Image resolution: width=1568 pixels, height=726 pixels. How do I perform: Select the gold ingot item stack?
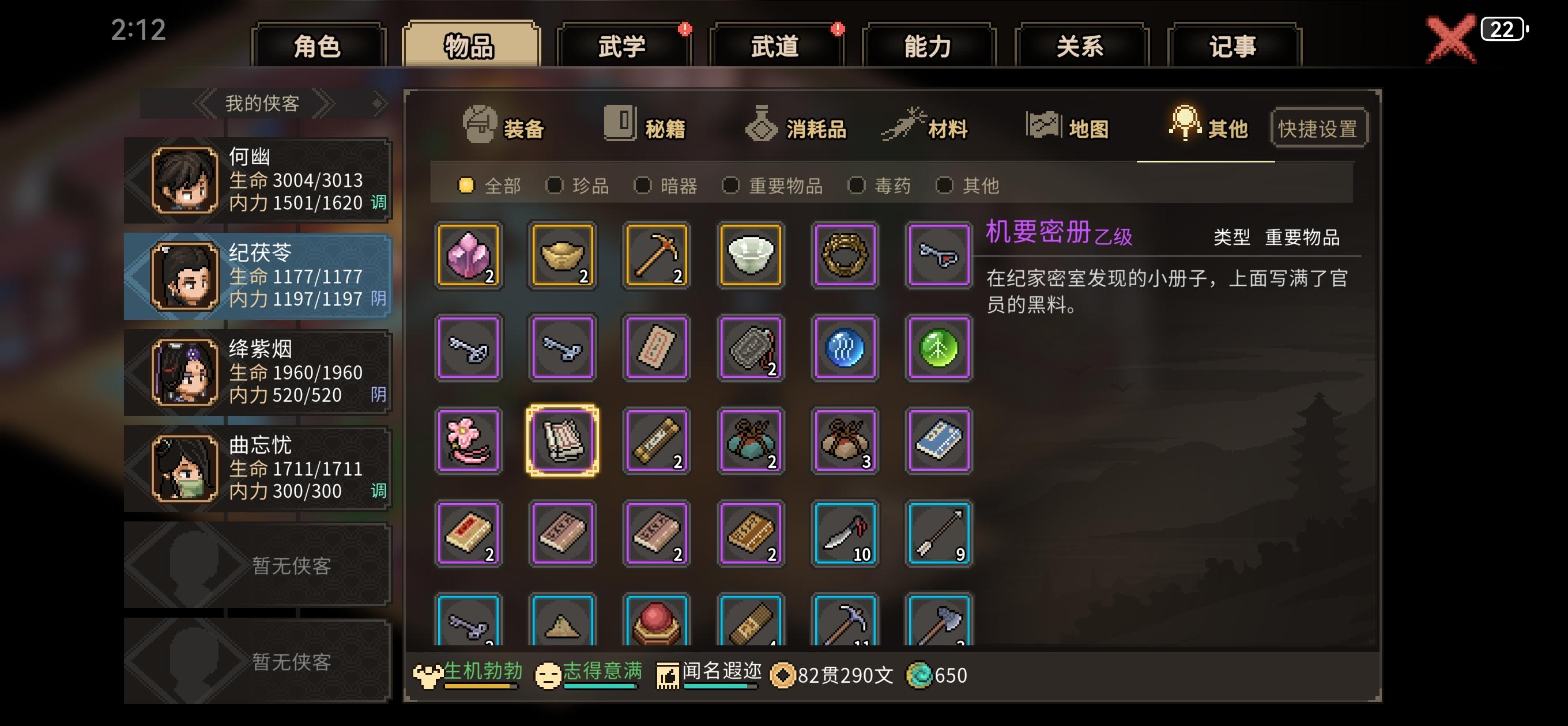point(563,255)
